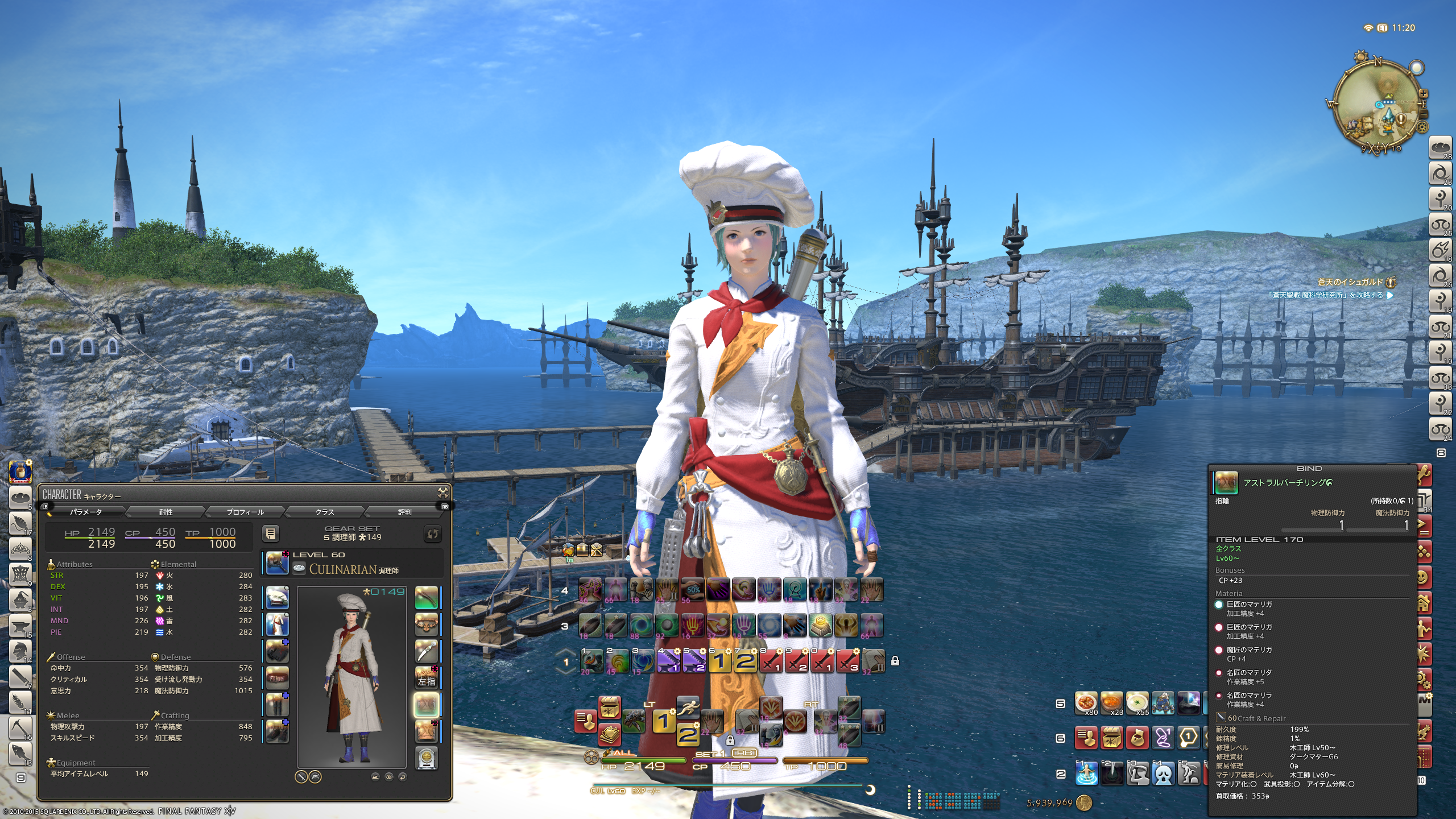Select the 蒼天のイシュガルド quest tracker entry
This screenshot has height=819, width=1456.
coord(1350,282)
